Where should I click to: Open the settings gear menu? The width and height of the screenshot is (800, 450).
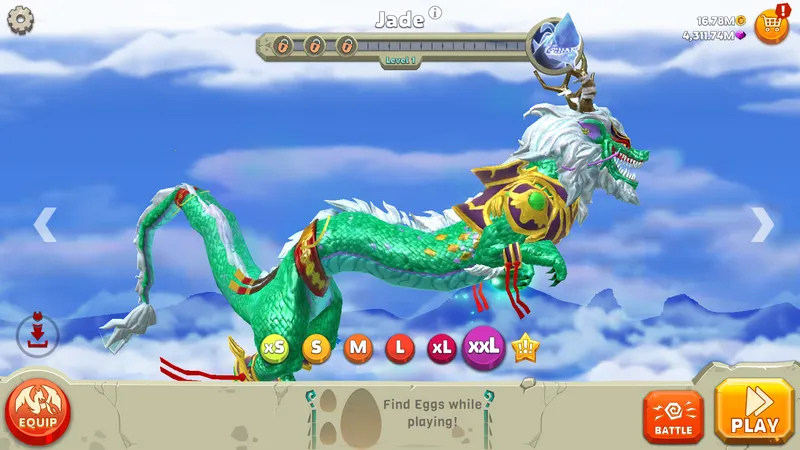click(20, 20)
